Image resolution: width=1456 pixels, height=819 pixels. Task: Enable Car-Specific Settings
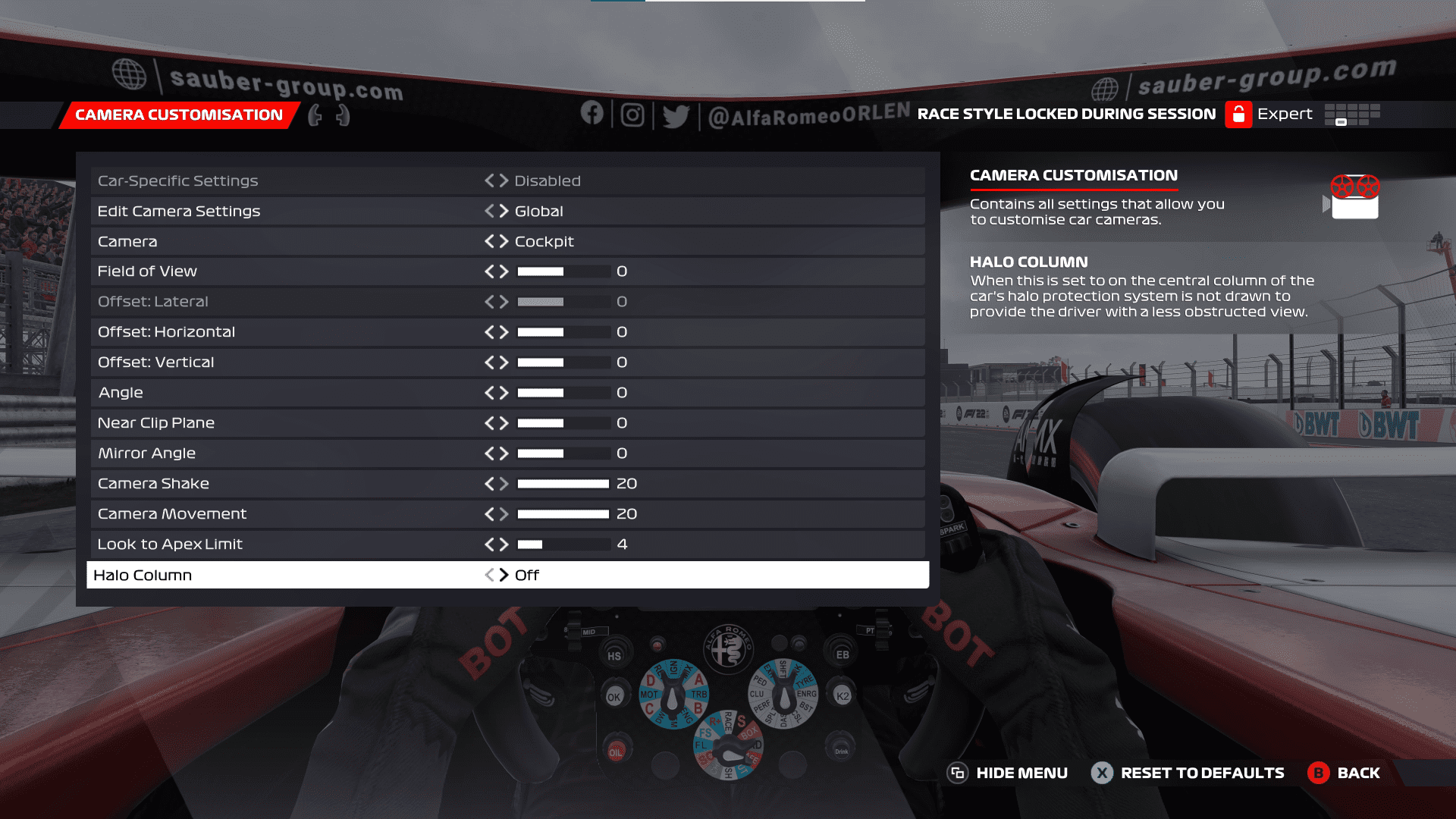click(x=503, y=180)
